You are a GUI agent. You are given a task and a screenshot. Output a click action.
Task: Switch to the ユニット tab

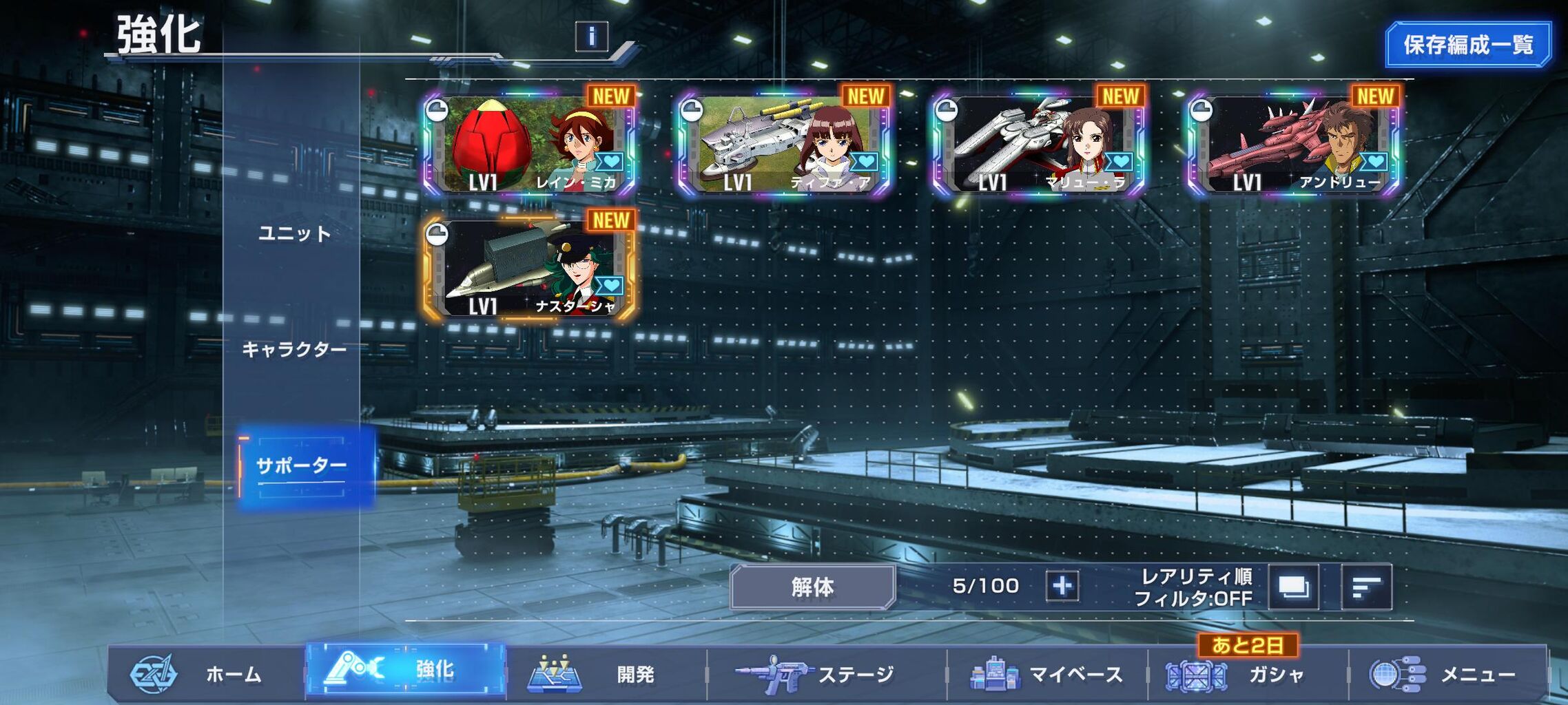pyautogui.click(x=294, y=234)
